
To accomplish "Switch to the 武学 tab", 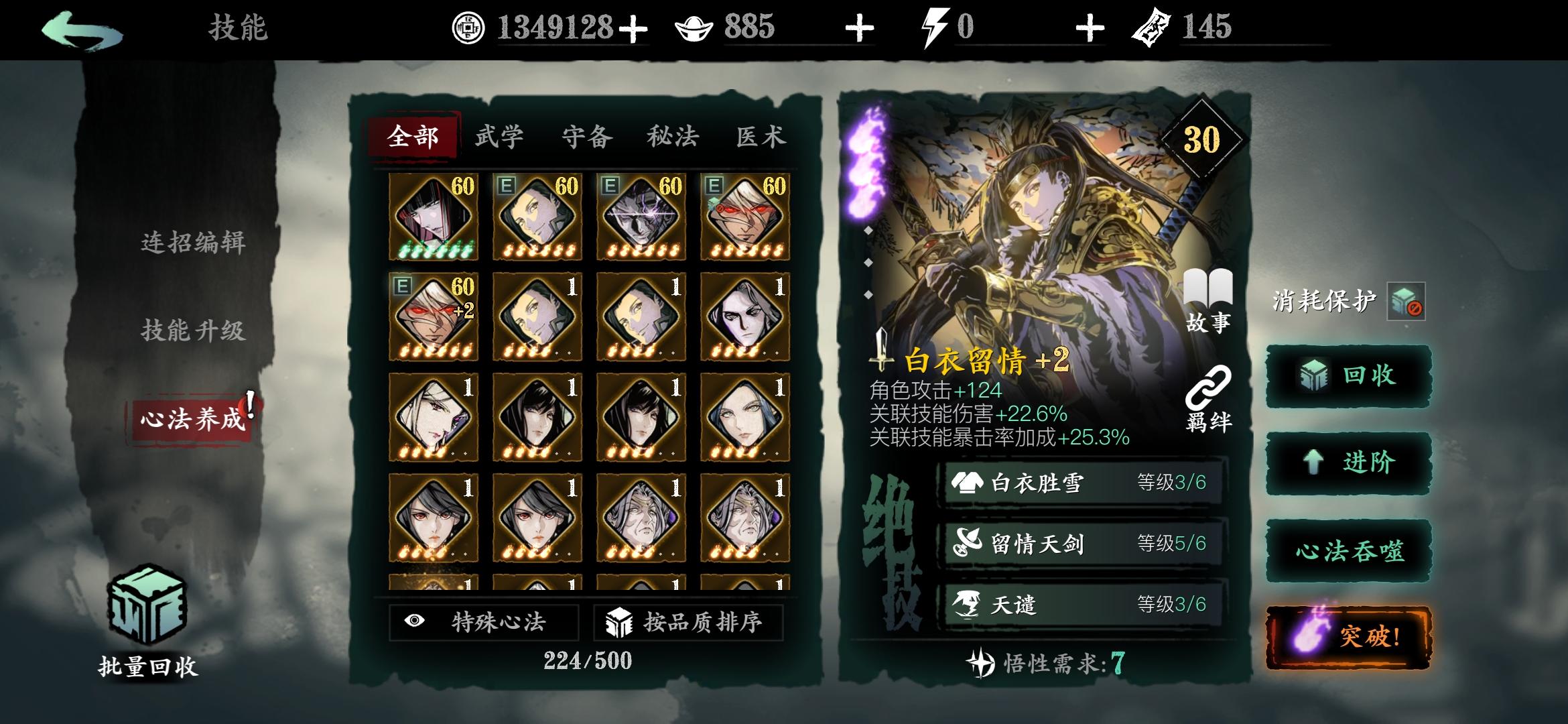I will coord(499,136).
